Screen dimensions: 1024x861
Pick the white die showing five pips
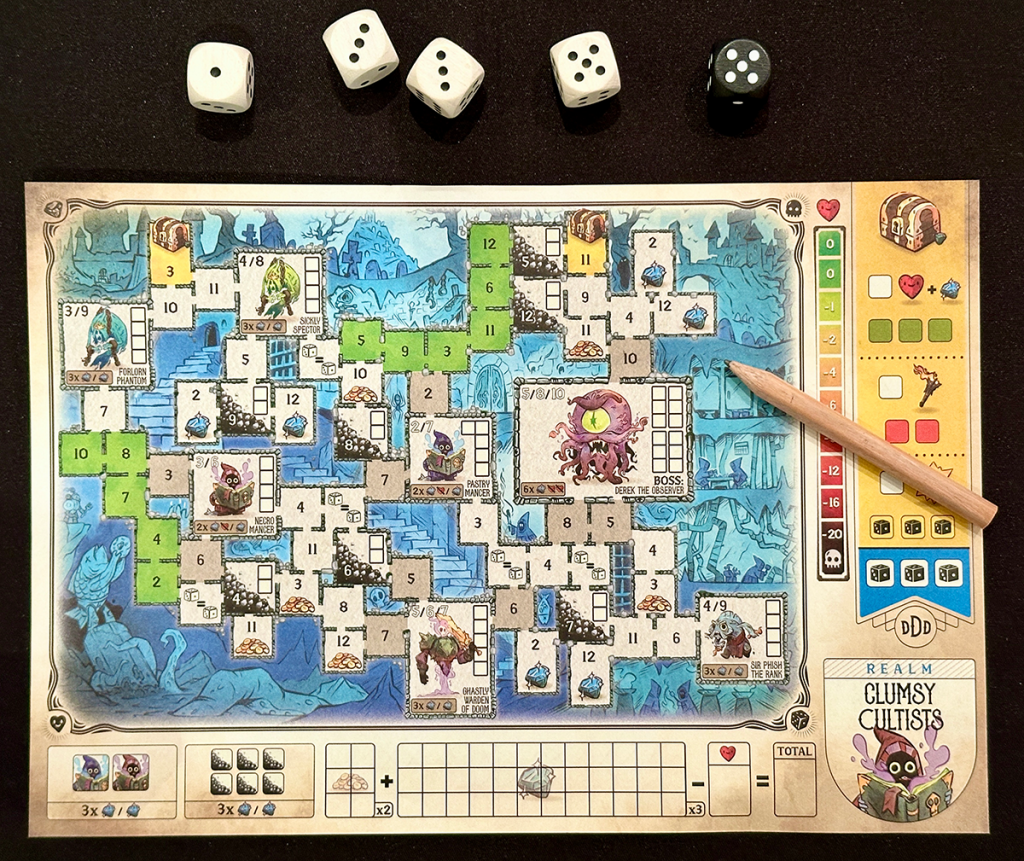pyautogui.click(x=585, y=68)
